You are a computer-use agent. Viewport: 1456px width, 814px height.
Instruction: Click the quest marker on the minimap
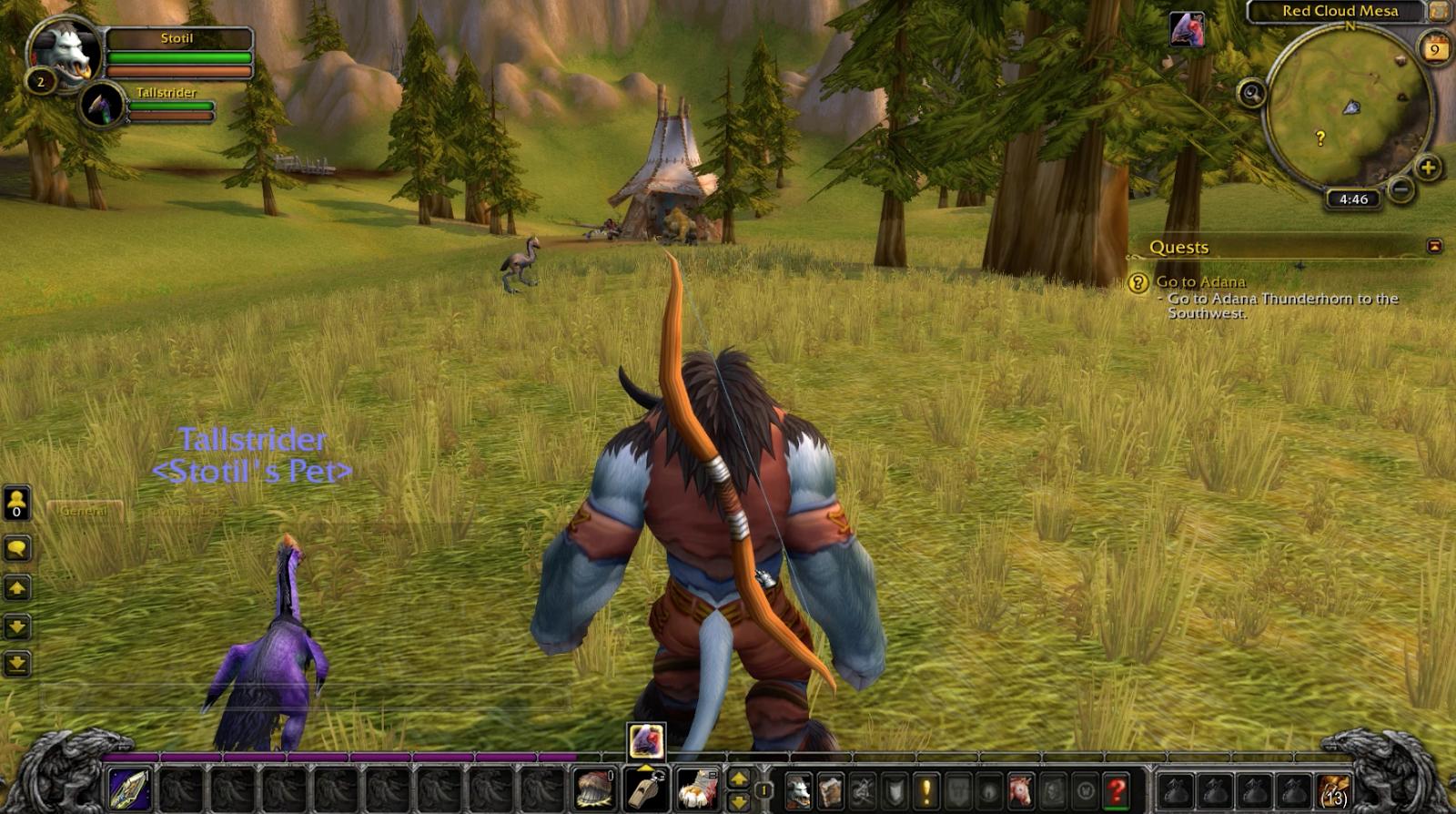click(x=1320, y=138)
